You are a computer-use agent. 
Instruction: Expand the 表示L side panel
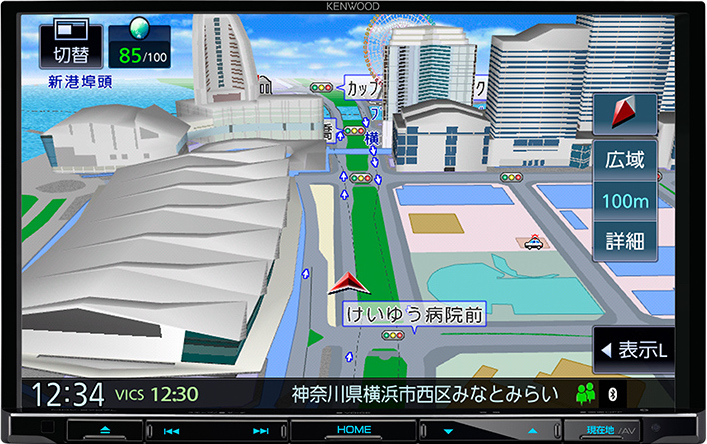pos(633,350)
